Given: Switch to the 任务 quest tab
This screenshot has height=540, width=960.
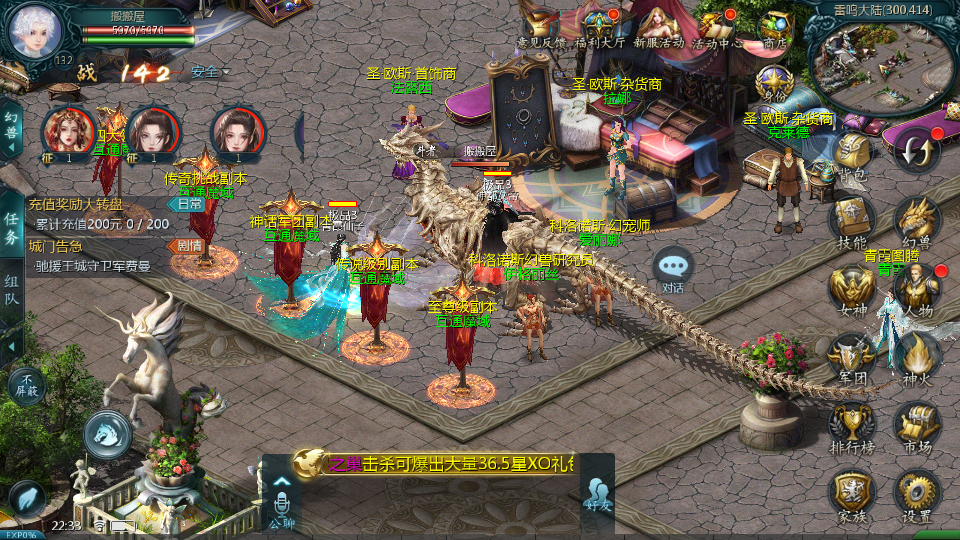Looking at the screenshot, I should [x=11, y=228].
